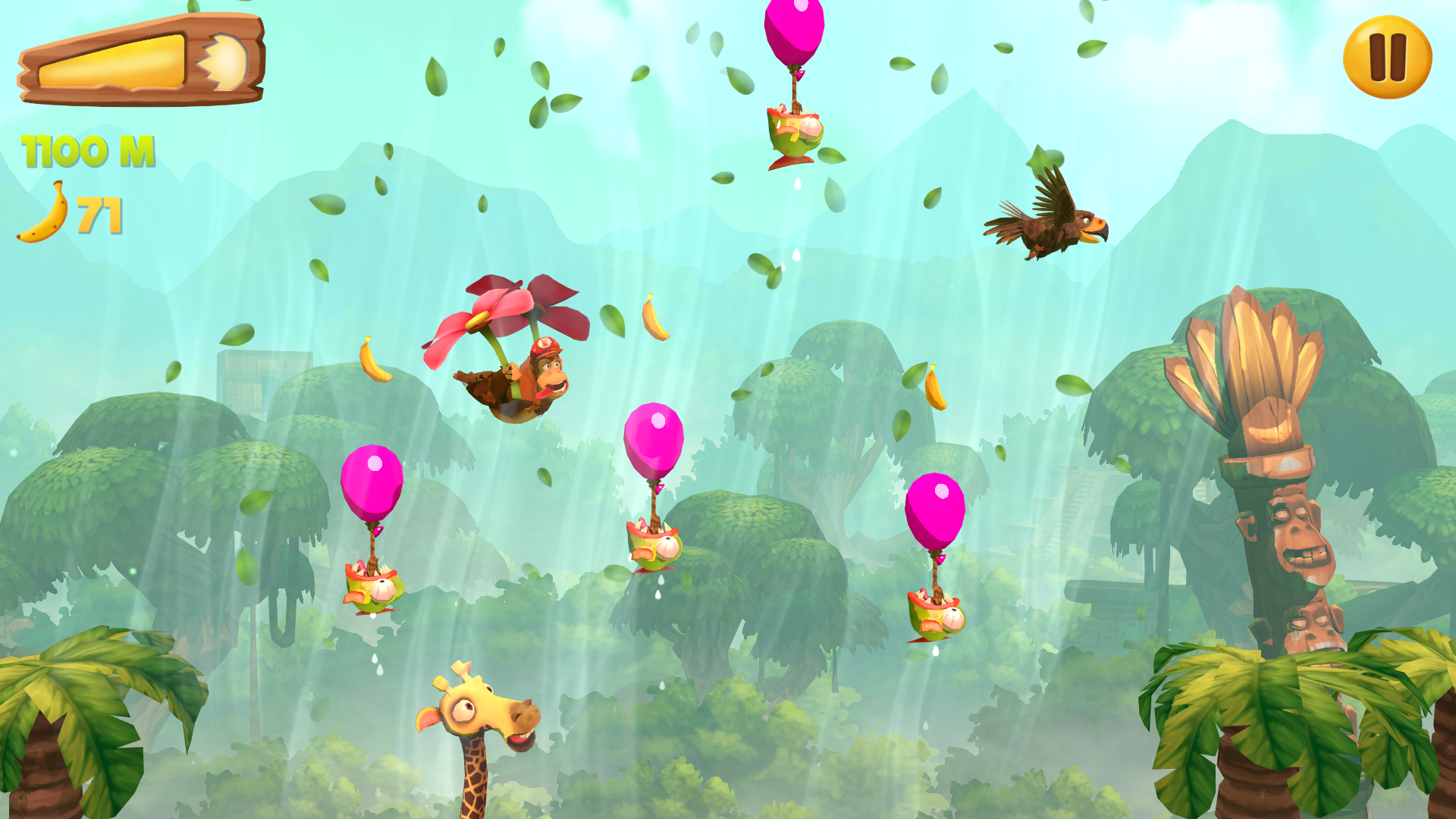Tap the monkey gliding with the flower
This screenshot has height=819, width=1456.
point(523,379)
